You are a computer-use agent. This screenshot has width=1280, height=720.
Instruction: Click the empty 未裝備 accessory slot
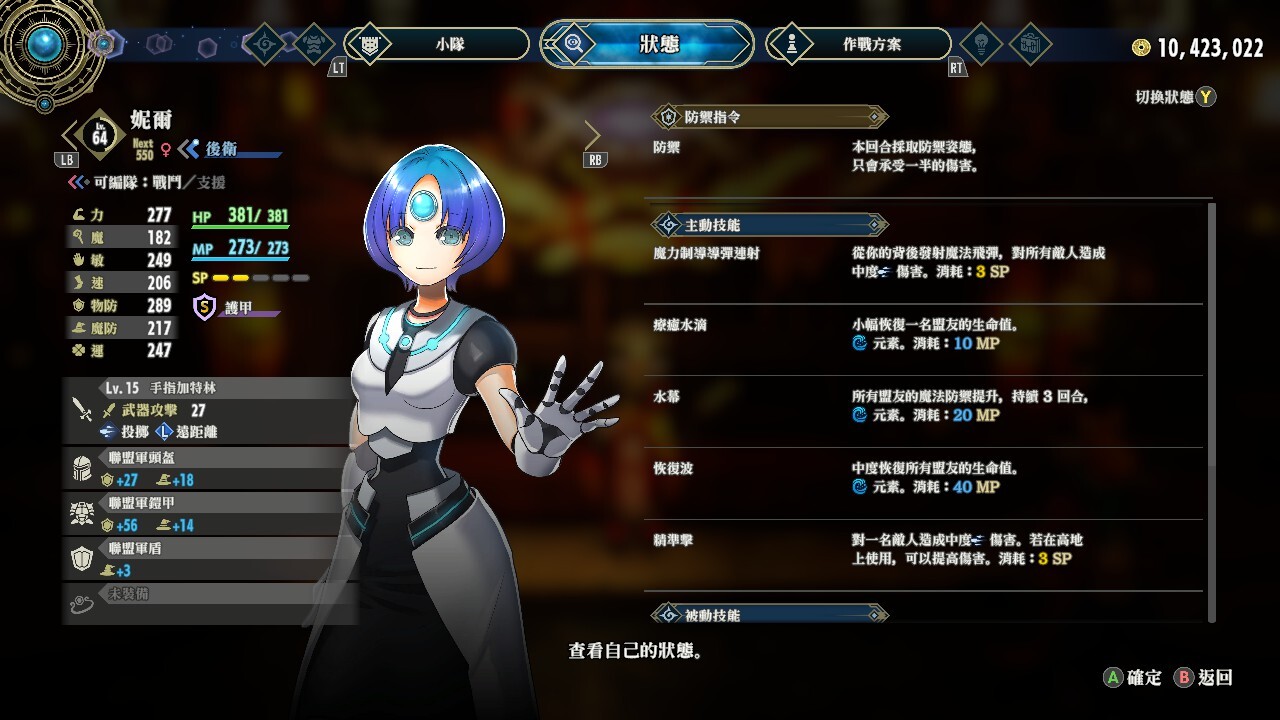pos(210,602)
